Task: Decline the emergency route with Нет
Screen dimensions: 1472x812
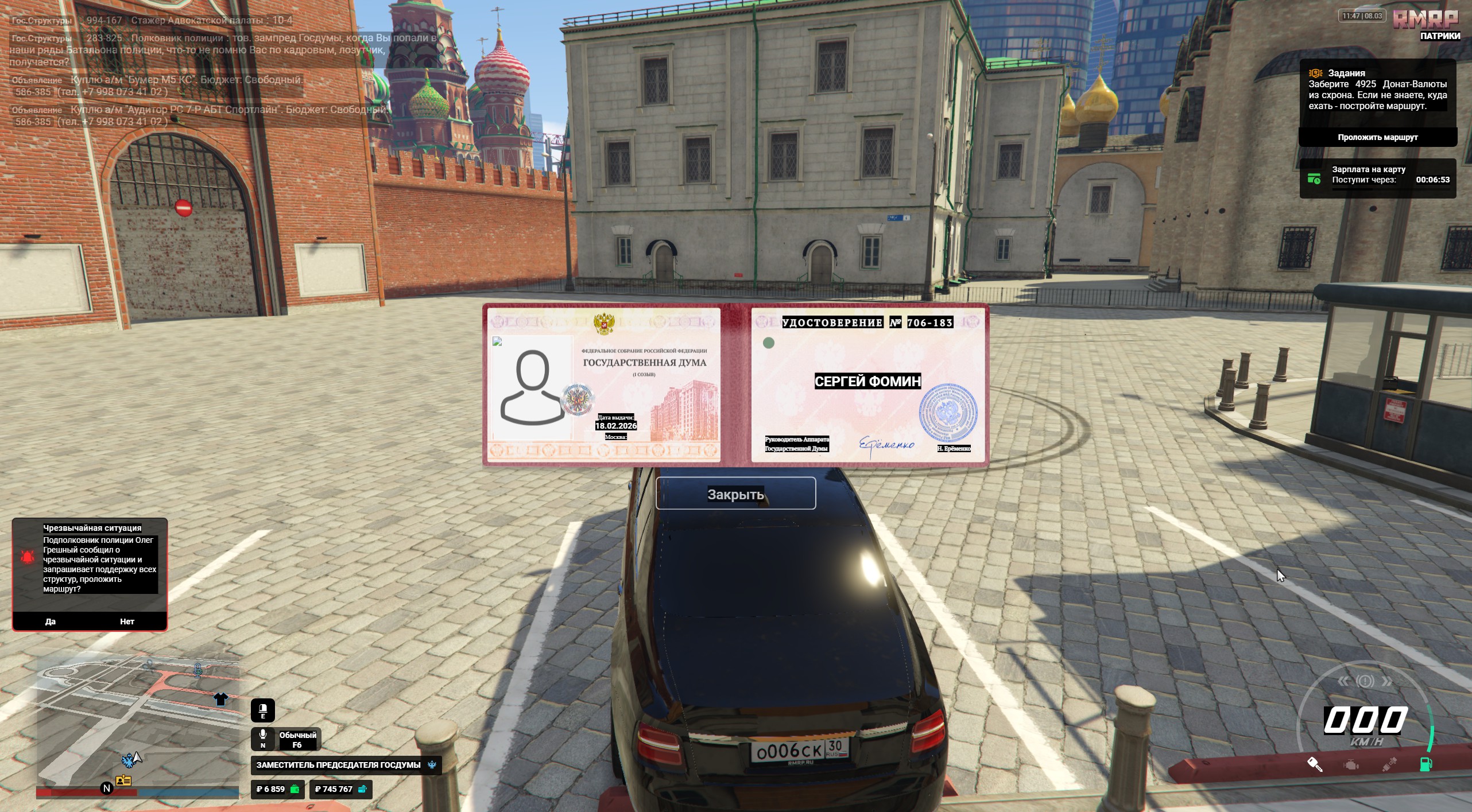Action: [x=127, y=621]
